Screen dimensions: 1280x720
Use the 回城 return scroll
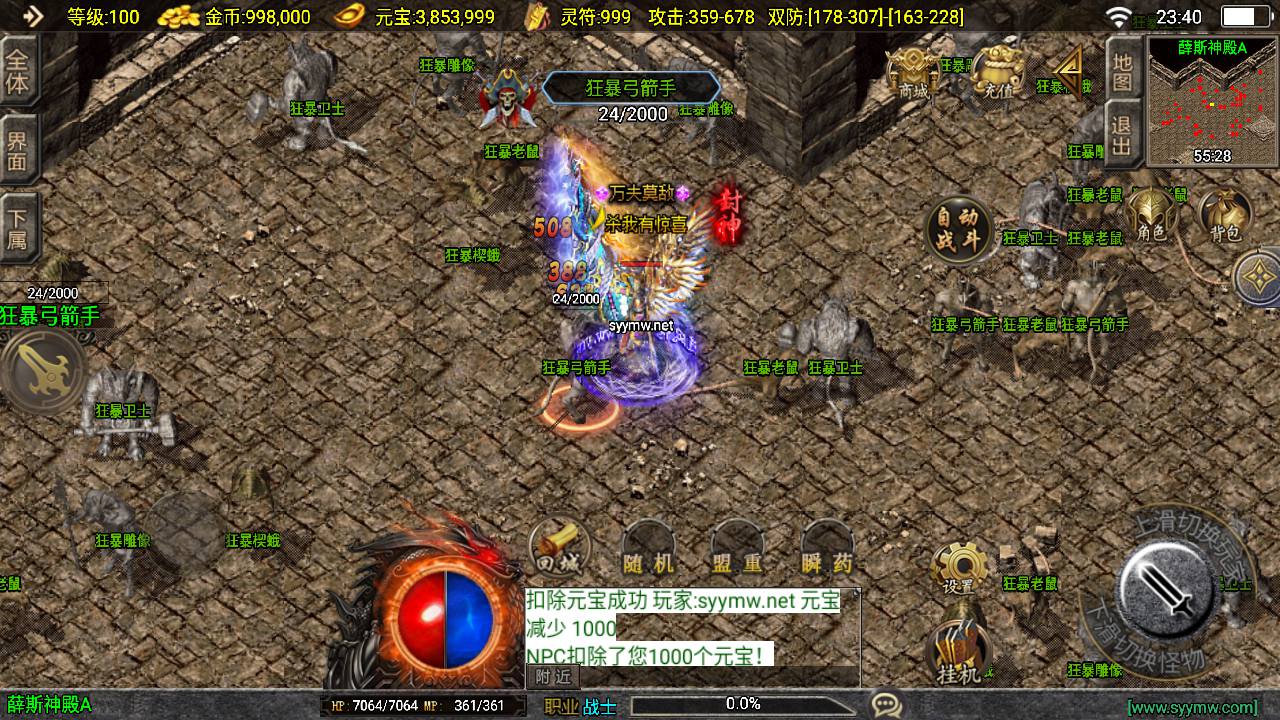click(x=560, y=548)
